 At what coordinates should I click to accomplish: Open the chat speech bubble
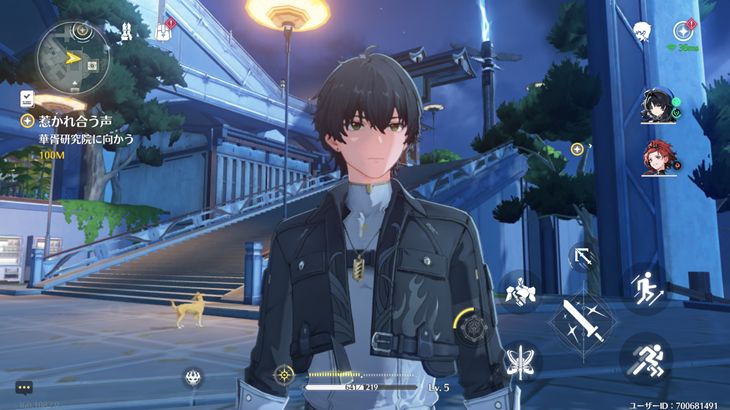(x=24, y=387)
